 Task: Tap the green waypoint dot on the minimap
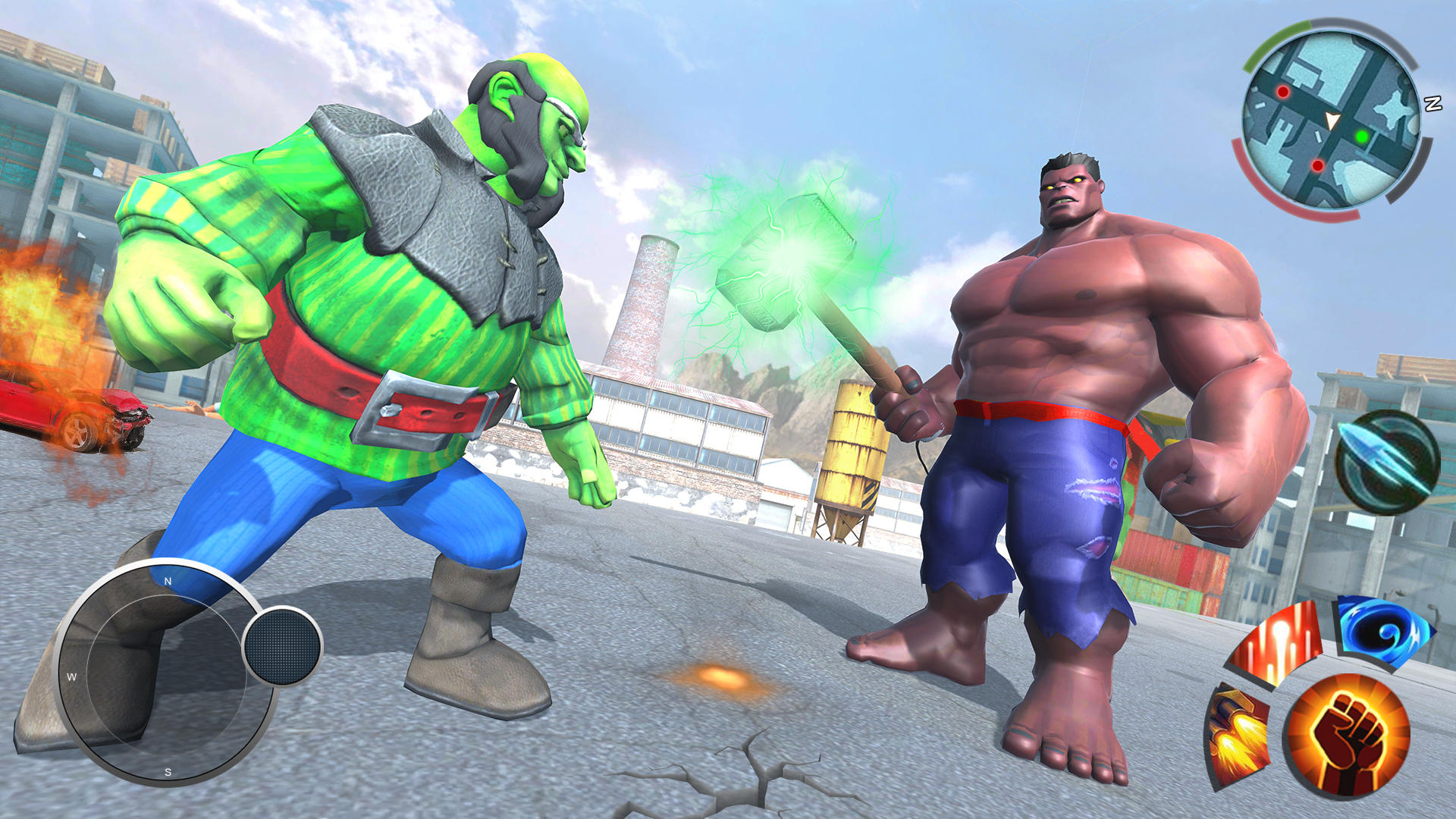point(1362,136)
